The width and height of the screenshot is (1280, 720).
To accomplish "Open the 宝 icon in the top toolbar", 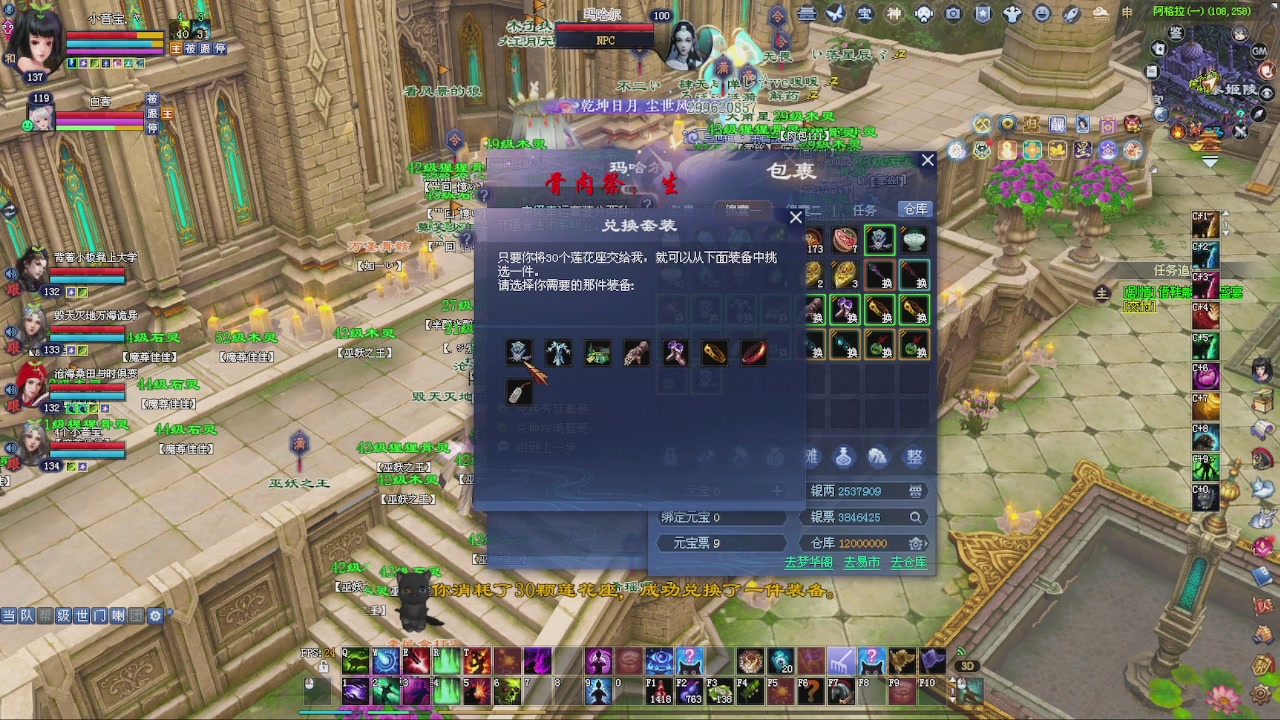I will click(x=863, y=12).
